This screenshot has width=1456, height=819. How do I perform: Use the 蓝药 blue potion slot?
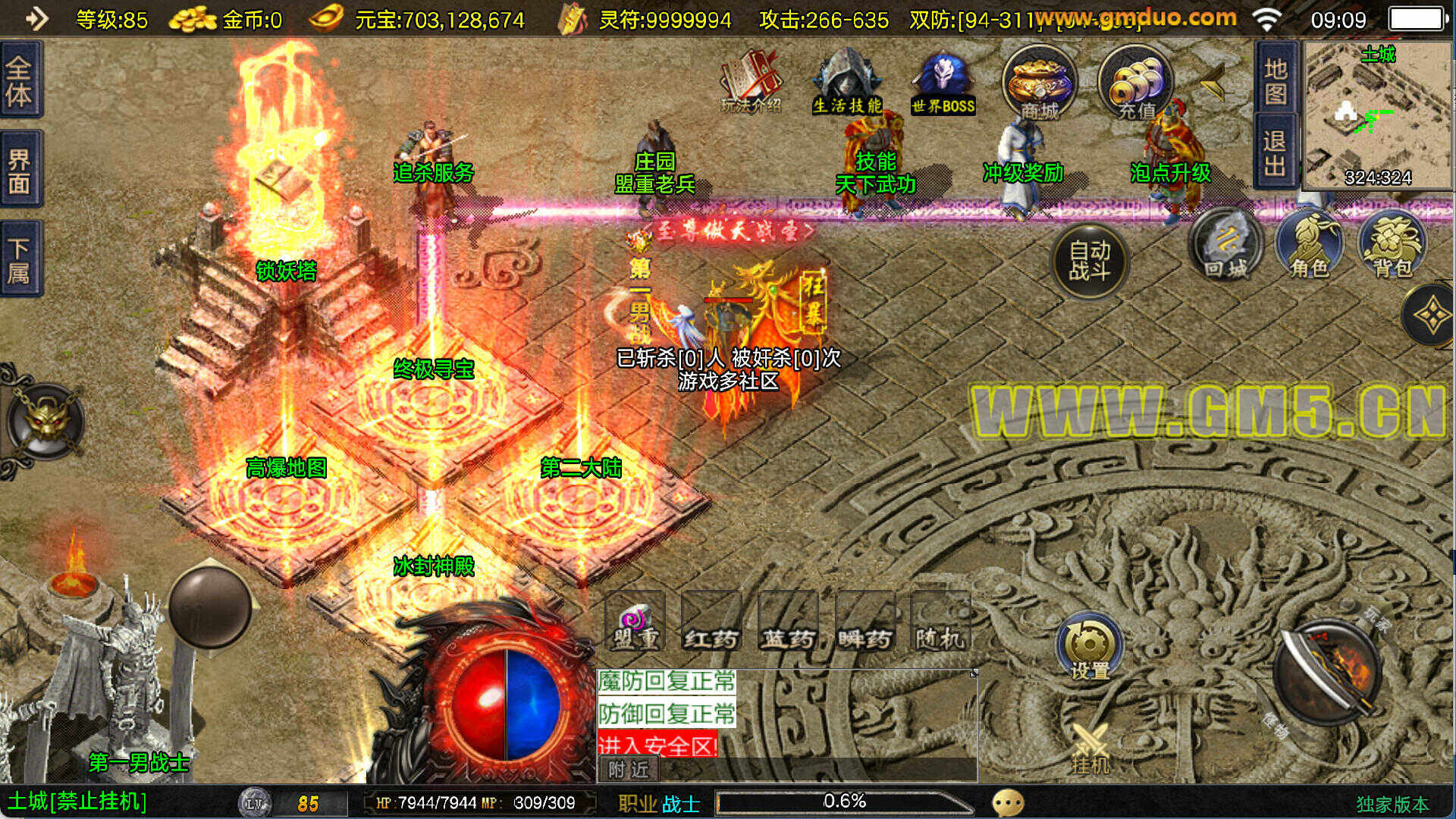tap(788, 622)
